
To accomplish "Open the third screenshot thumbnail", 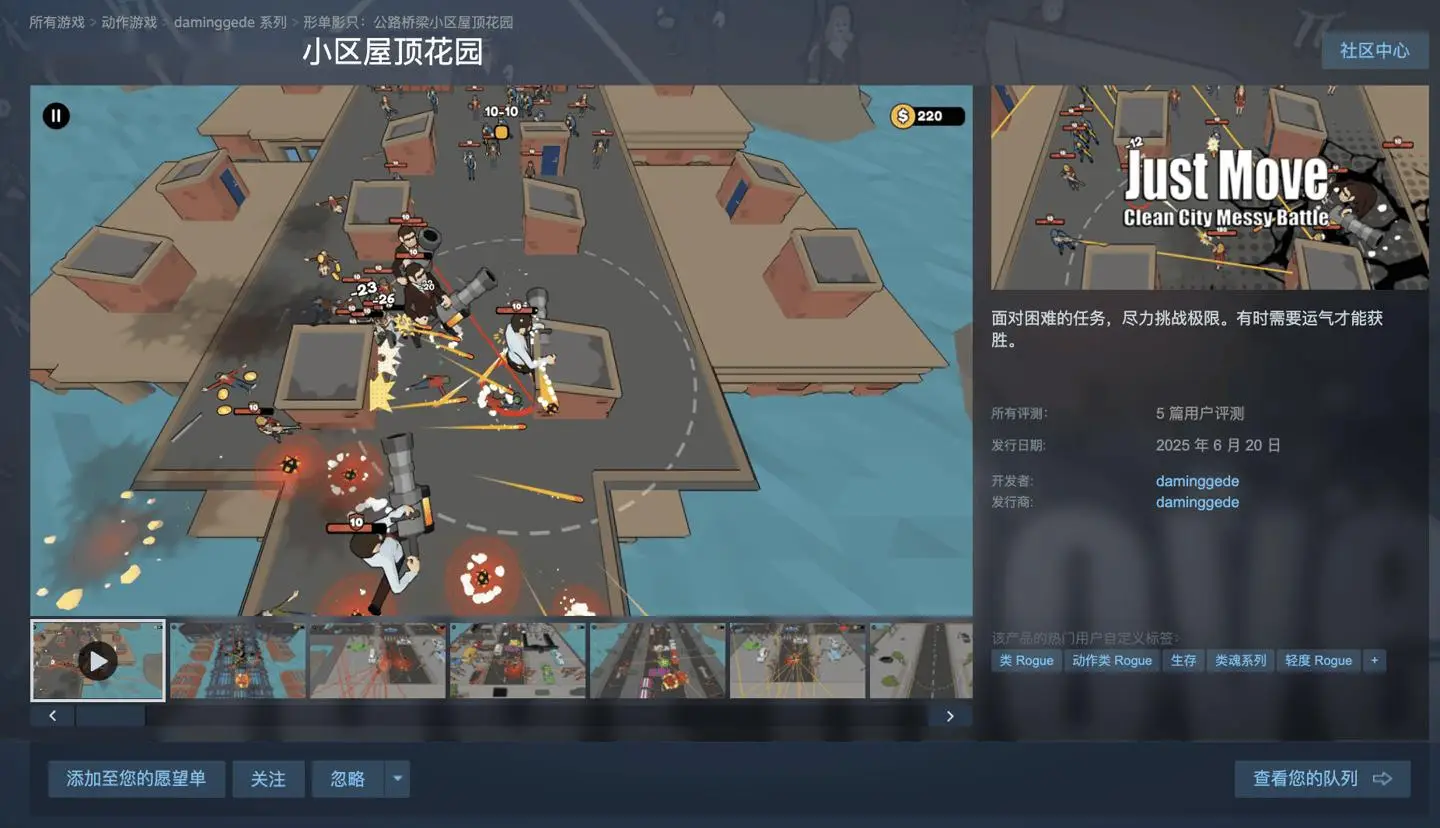I will [377, 660].
